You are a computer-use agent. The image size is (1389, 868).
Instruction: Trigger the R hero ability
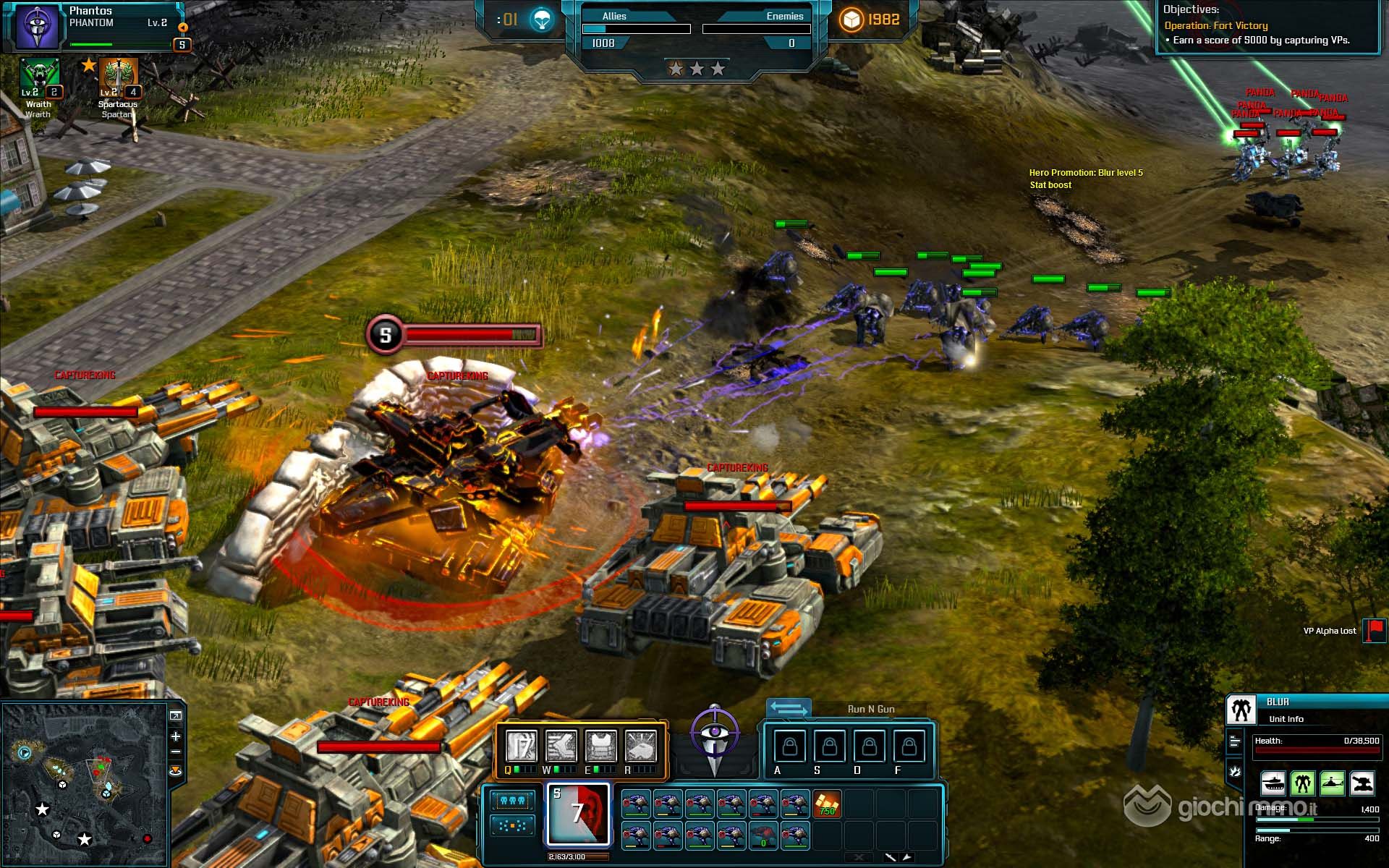640,746
